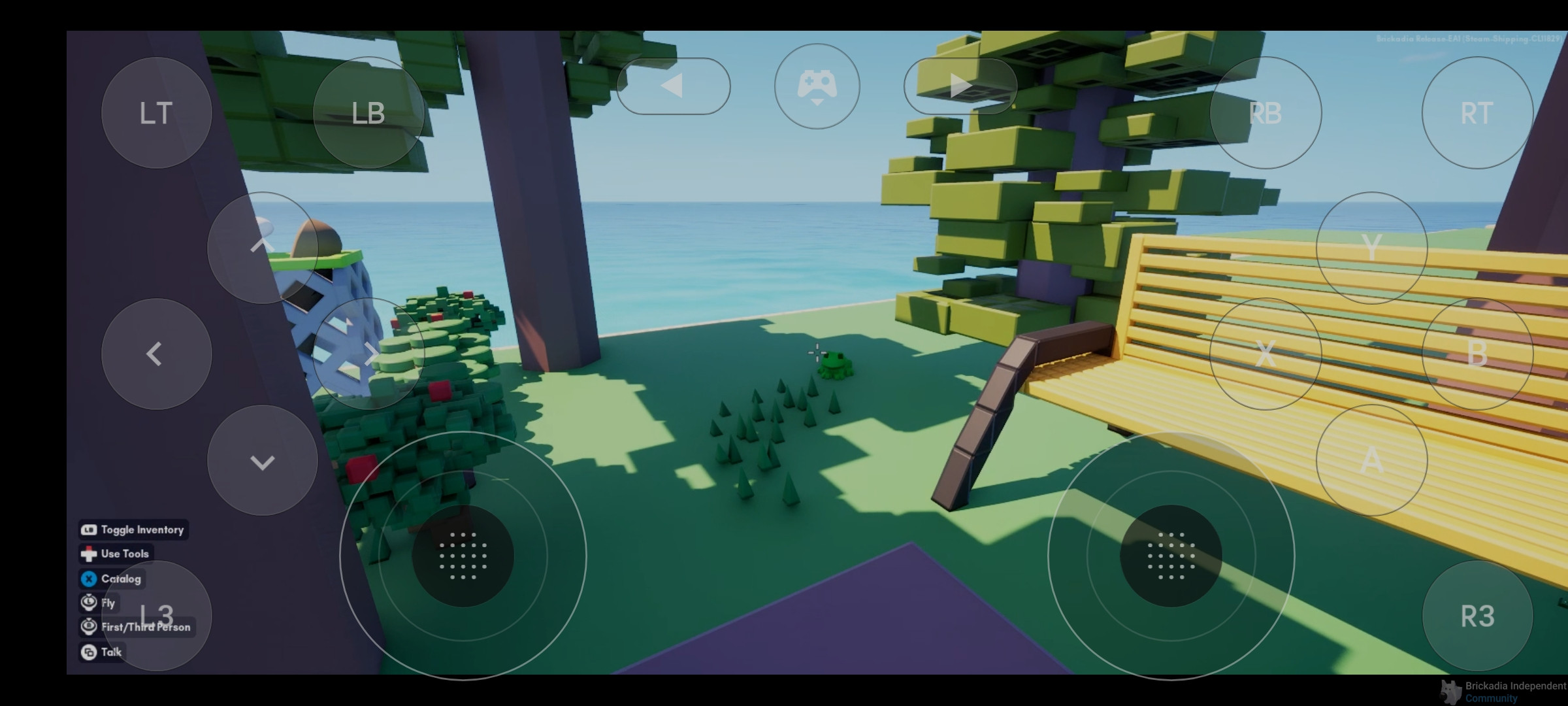1568x706 pixels.
Task: Open the gamepad overlay menu icon
Action: click(817, 86)
